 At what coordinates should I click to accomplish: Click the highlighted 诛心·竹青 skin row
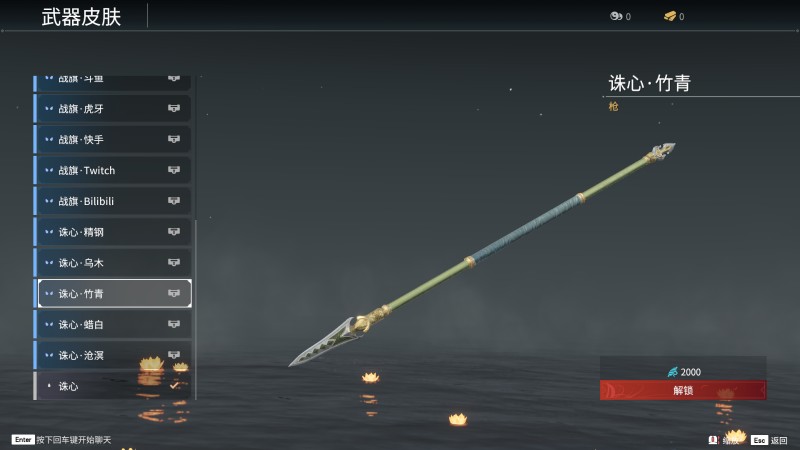click(x=113, y=294)
